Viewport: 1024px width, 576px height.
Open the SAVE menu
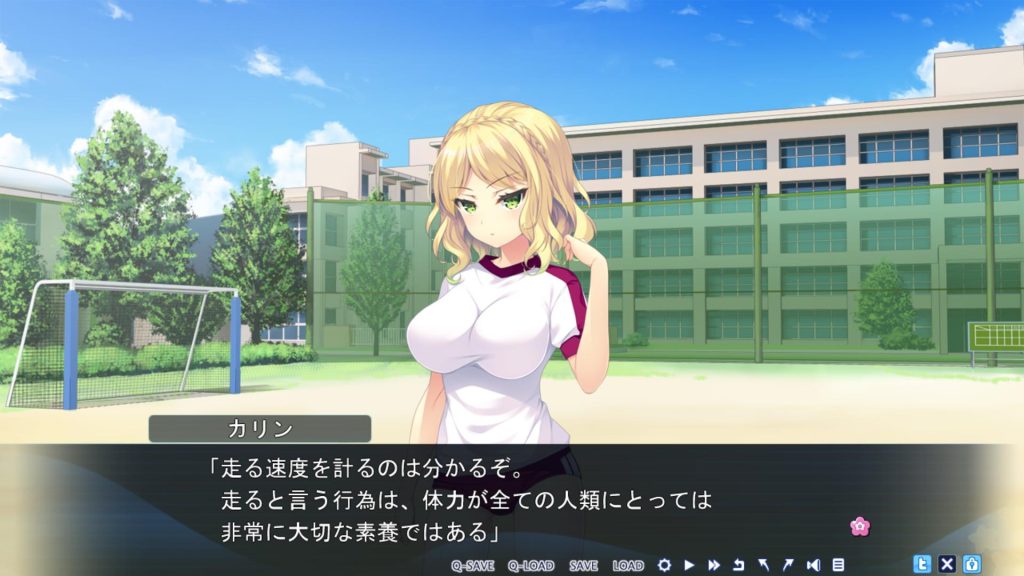(583, 565)
